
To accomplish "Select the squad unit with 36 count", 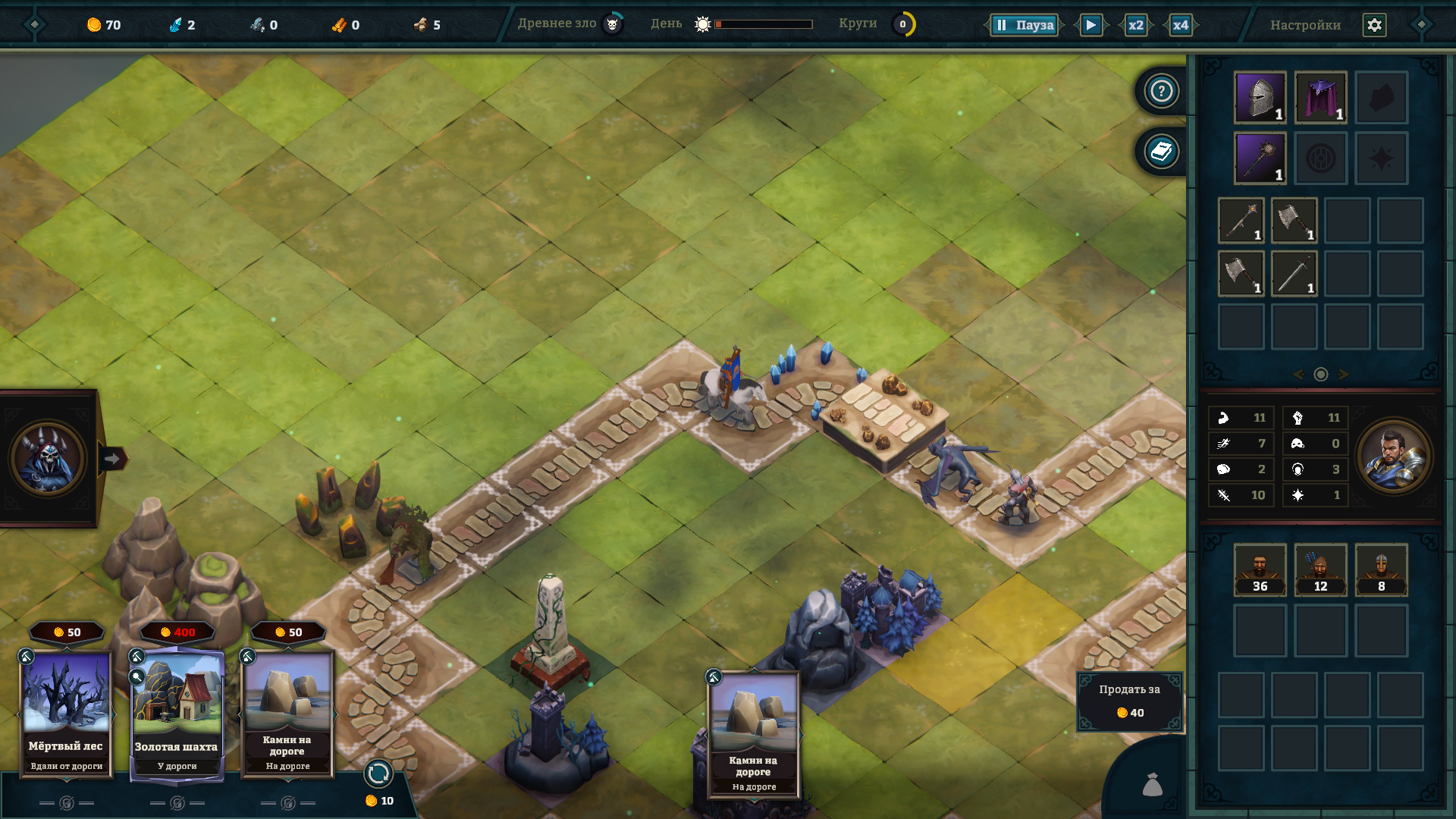I will click(x=1260, y=570).
